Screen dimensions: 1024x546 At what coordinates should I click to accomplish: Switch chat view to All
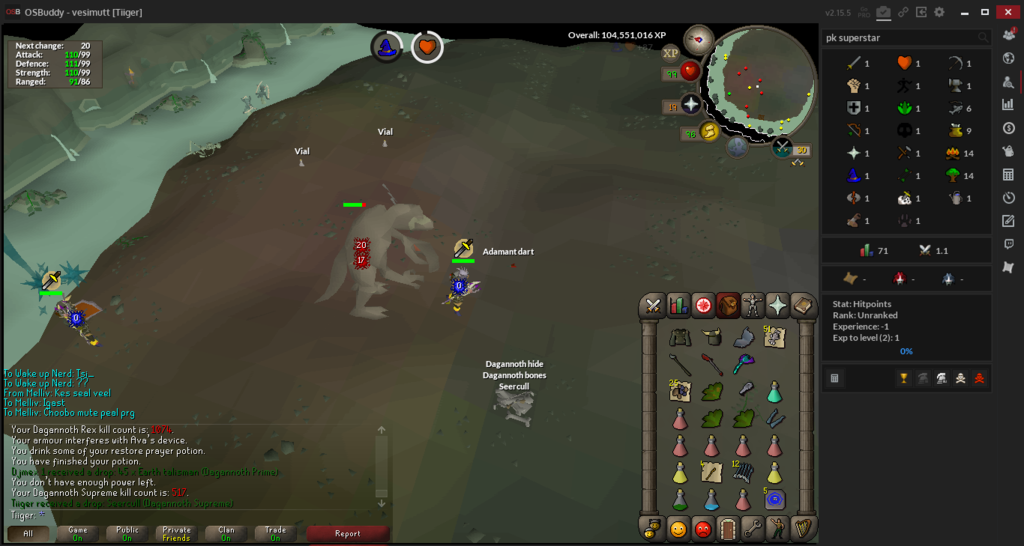point(28,534)
